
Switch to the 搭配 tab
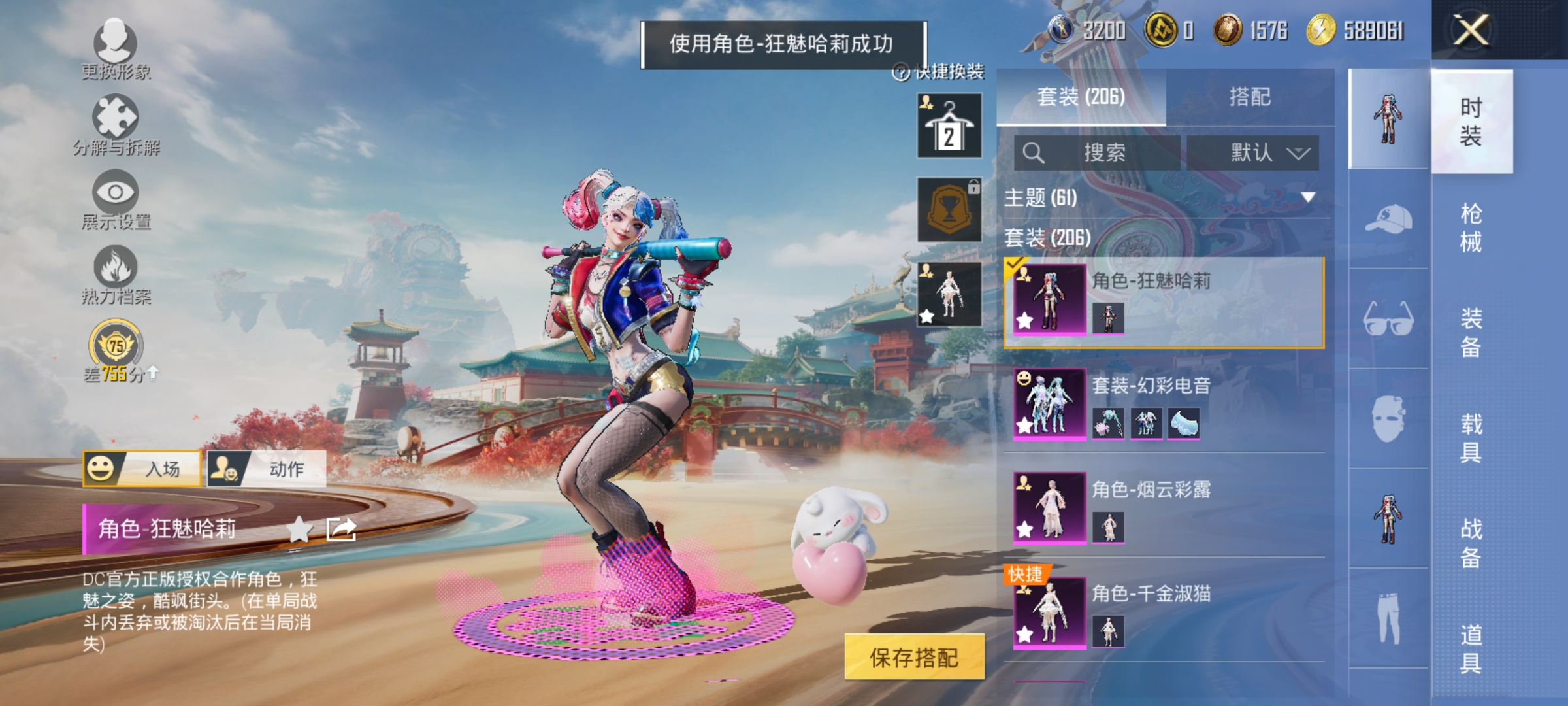tap(1250, 96)
